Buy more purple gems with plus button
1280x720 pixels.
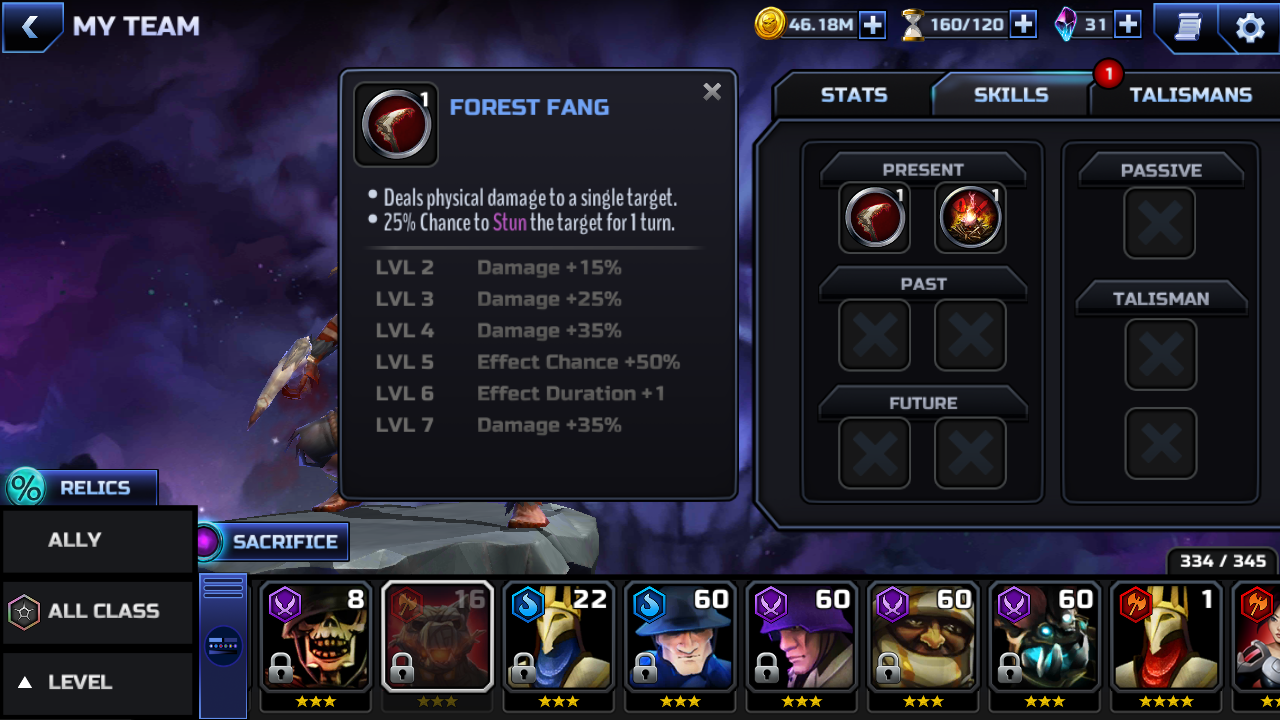click(1128, 25)
